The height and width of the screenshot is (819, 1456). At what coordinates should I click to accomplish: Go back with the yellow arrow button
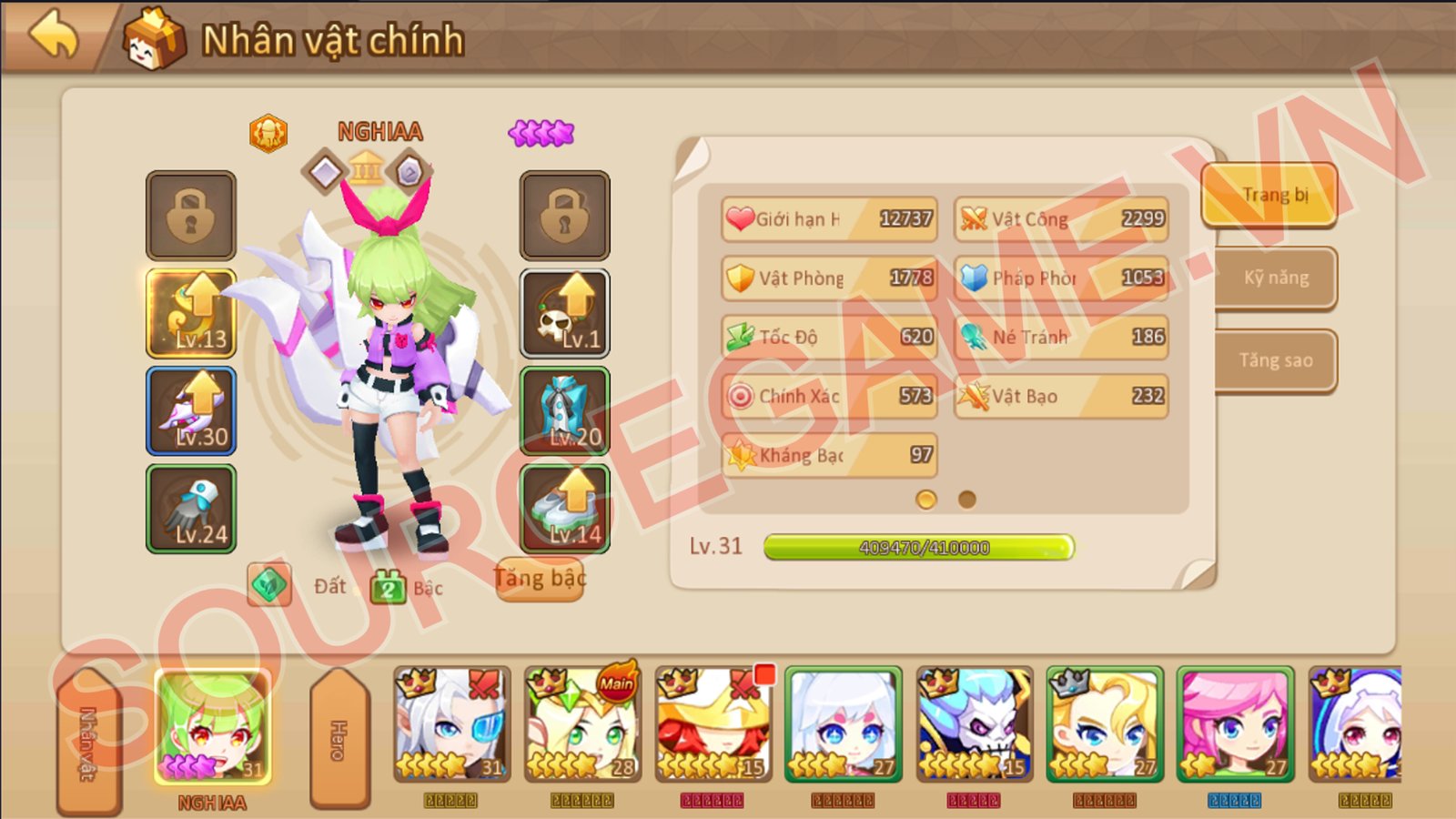point(55,38)
